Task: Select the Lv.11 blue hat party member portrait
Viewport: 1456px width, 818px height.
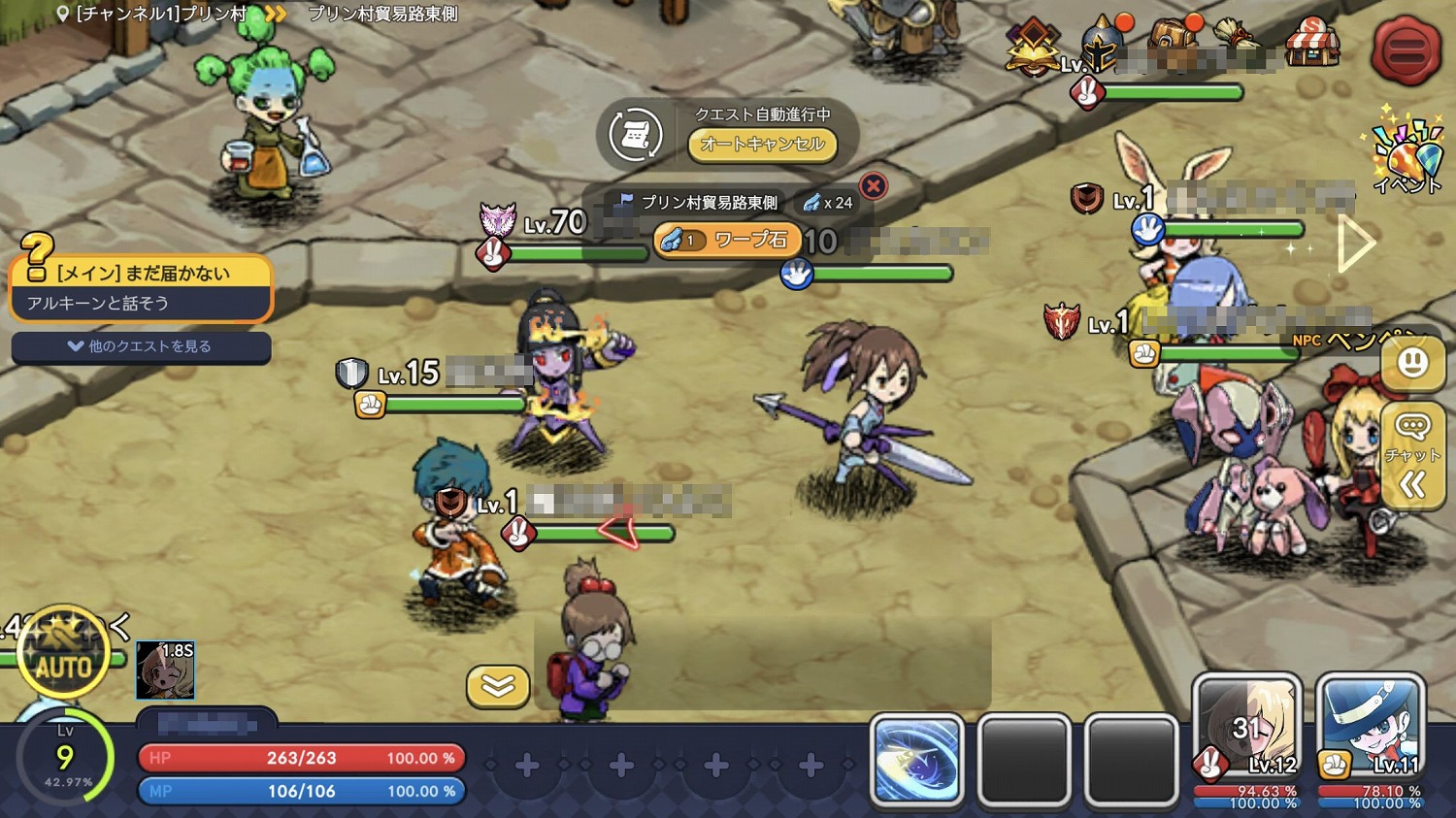Action: 1370,737
